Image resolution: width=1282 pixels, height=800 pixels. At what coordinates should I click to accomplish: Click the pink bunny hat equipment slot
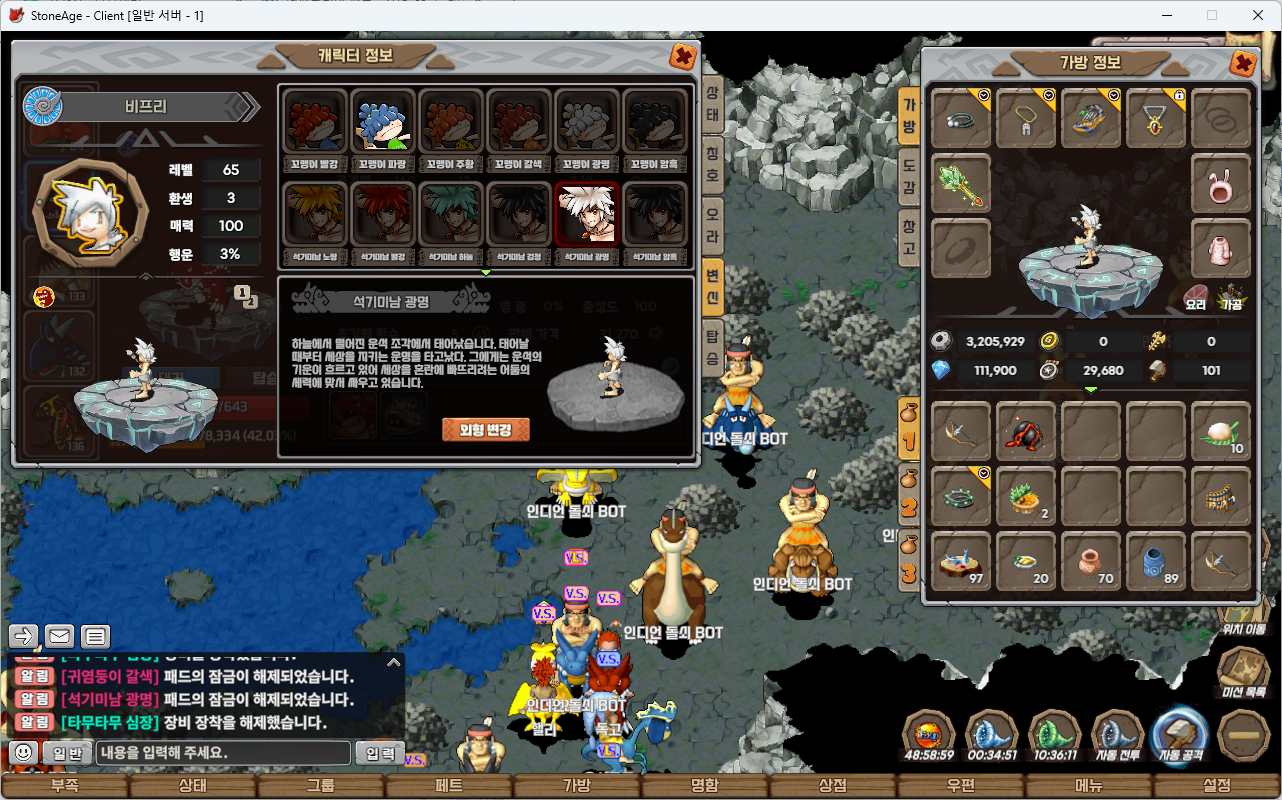coord(1221,184)
